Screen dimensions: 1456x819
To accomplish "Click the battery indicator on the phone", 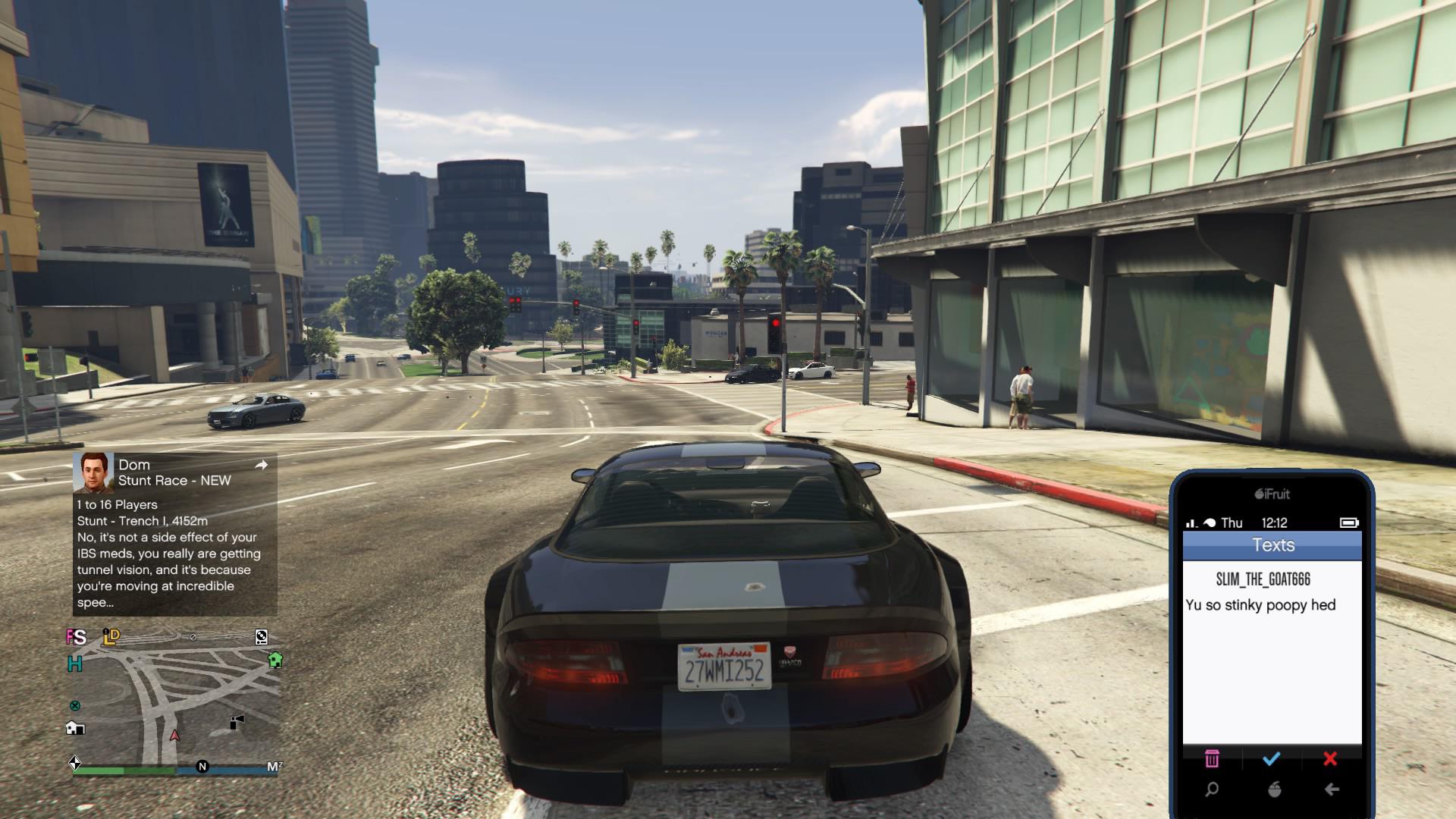I will tap(1349, 522).
